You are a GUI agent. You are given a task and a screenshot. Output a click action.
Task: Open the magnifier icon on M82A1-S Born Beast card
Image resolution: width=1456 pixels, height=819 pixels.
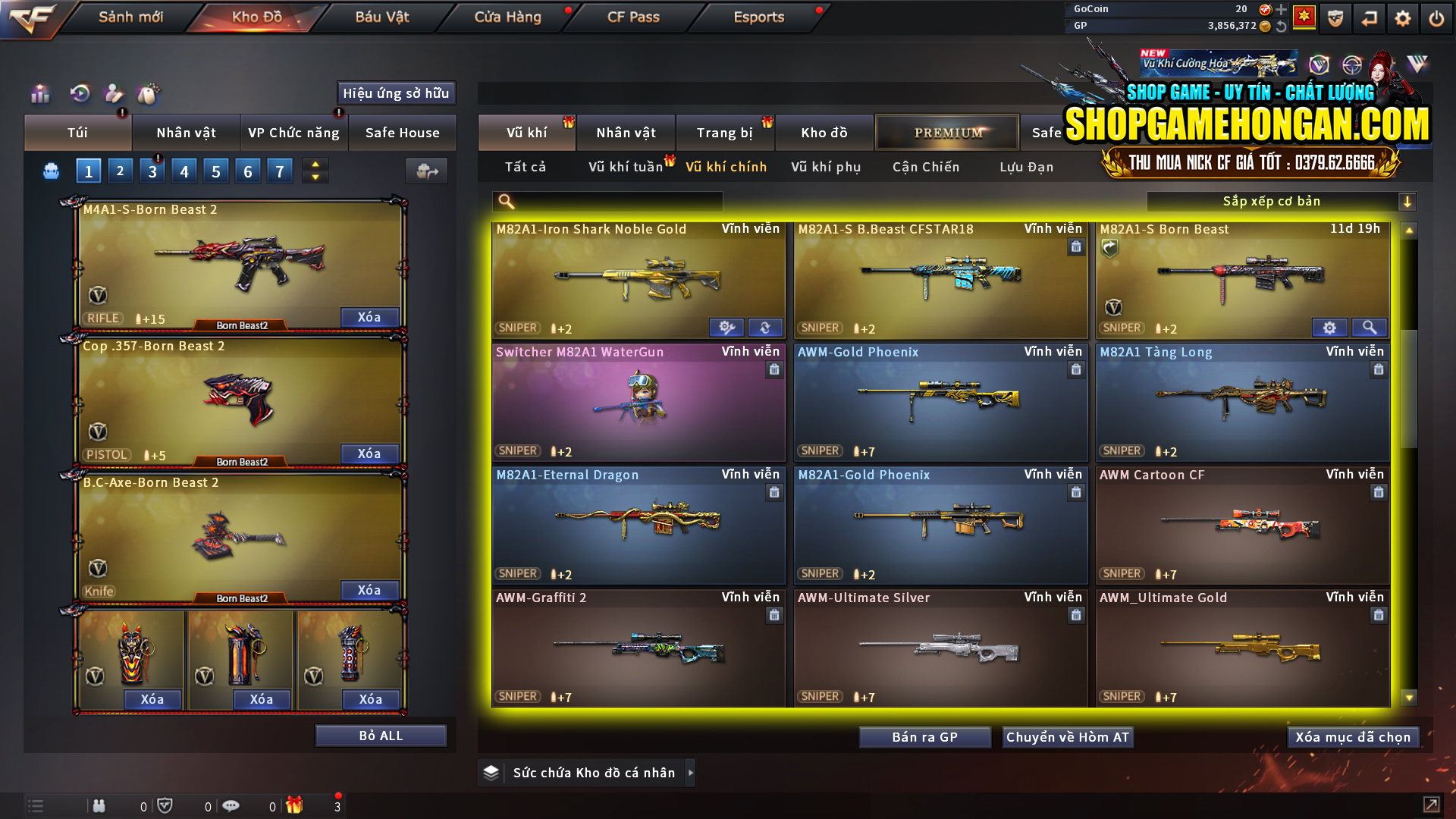tap(1370, 328)
